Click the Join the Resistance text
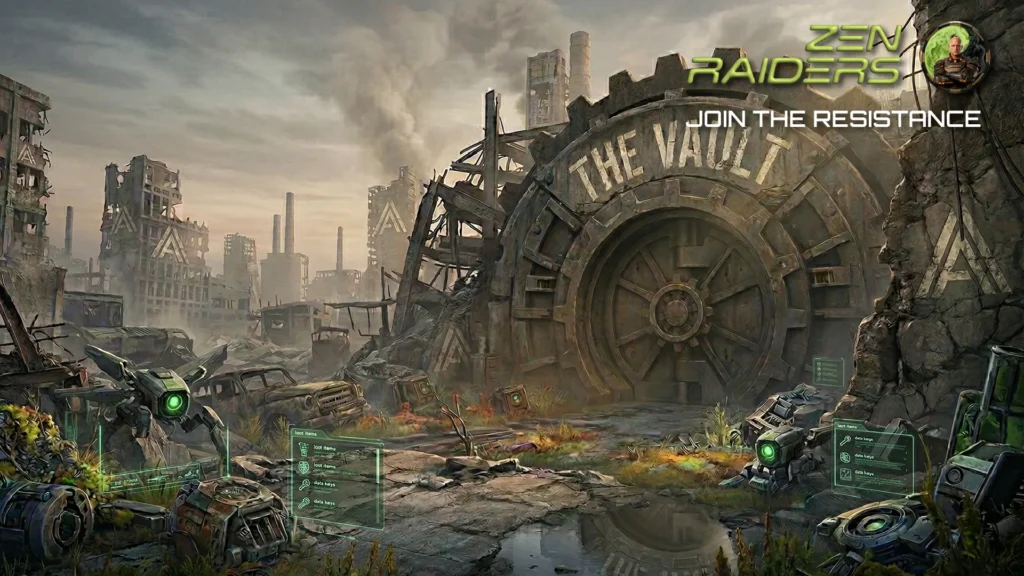The width and height of the screenshot is (1024, 576). pos(832,119)
